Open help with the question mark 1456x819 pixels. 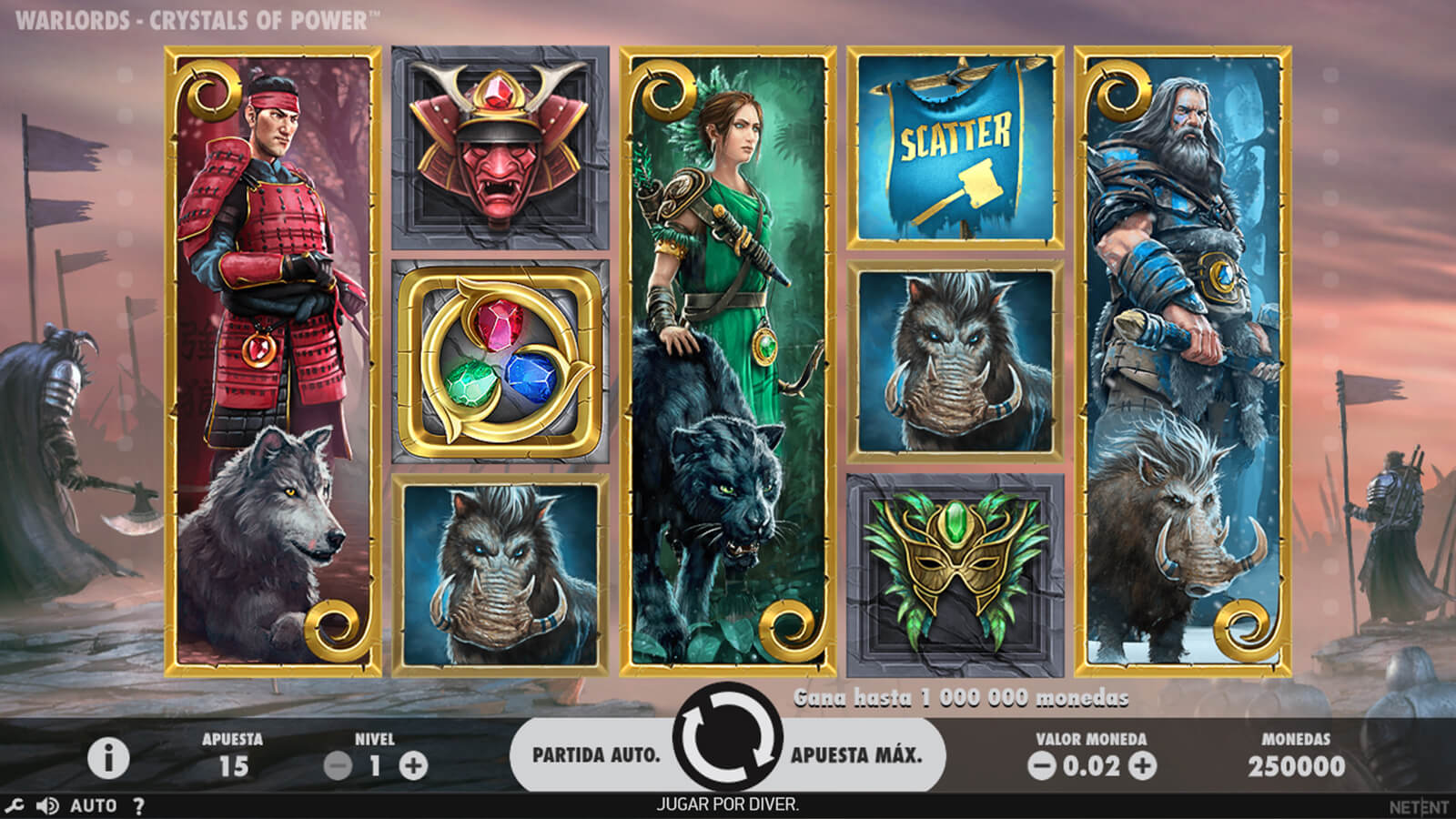click(138, 805)
